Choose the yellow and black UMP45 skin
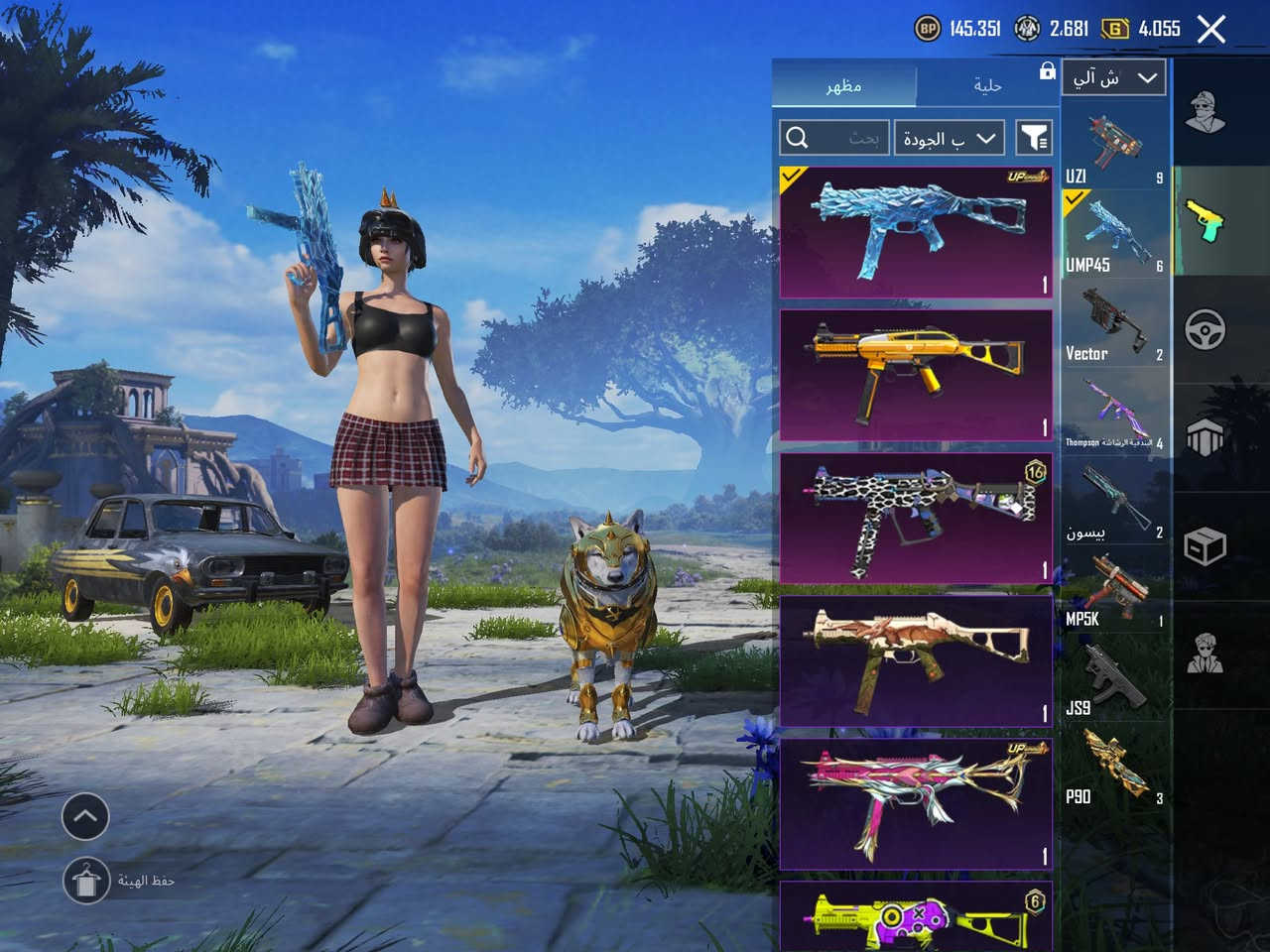1270x952 pixels. [916, 375]
